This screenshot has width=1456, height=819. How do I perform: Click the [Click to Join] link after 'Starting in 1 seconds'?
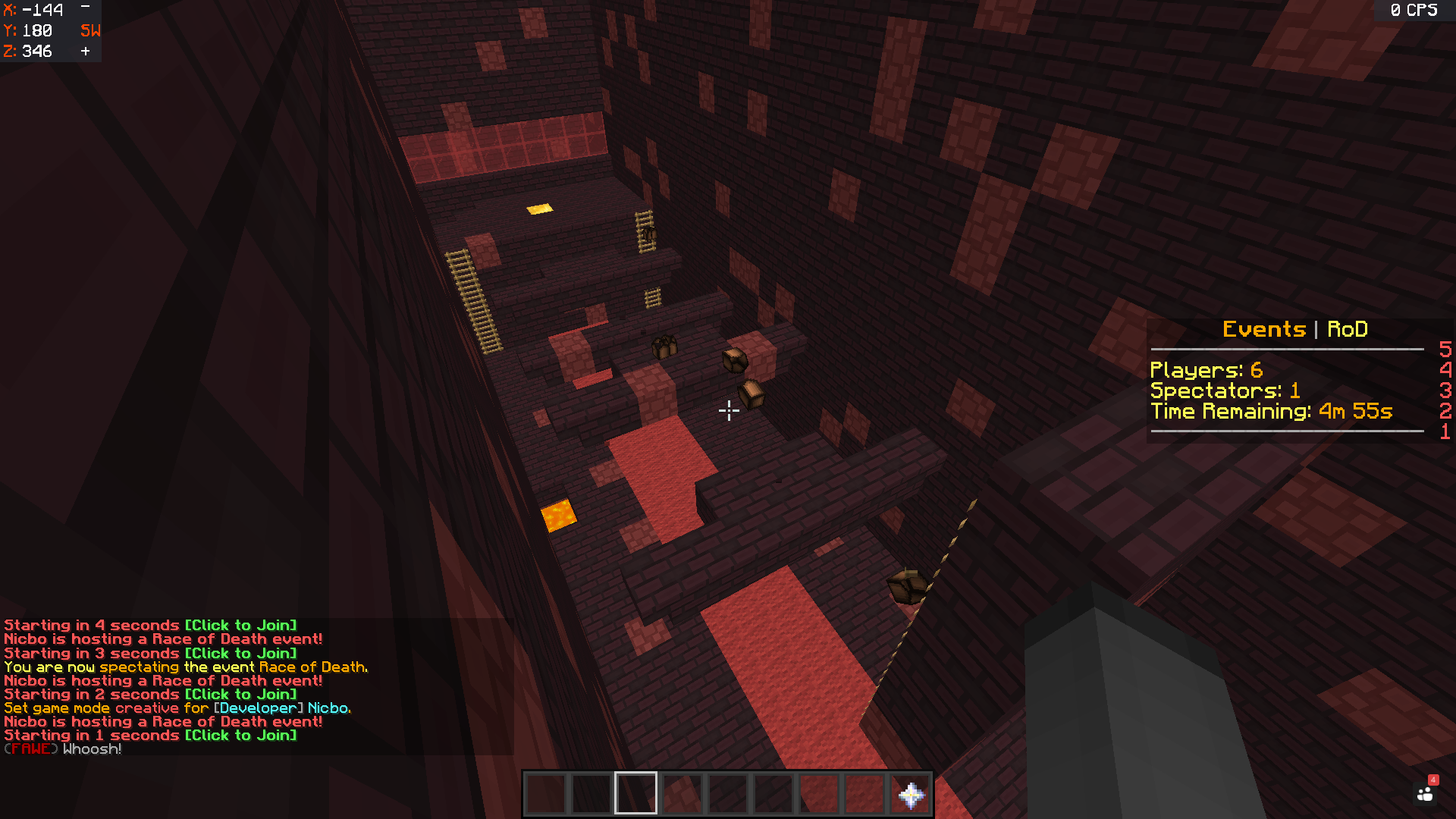[x=241, y=735]
